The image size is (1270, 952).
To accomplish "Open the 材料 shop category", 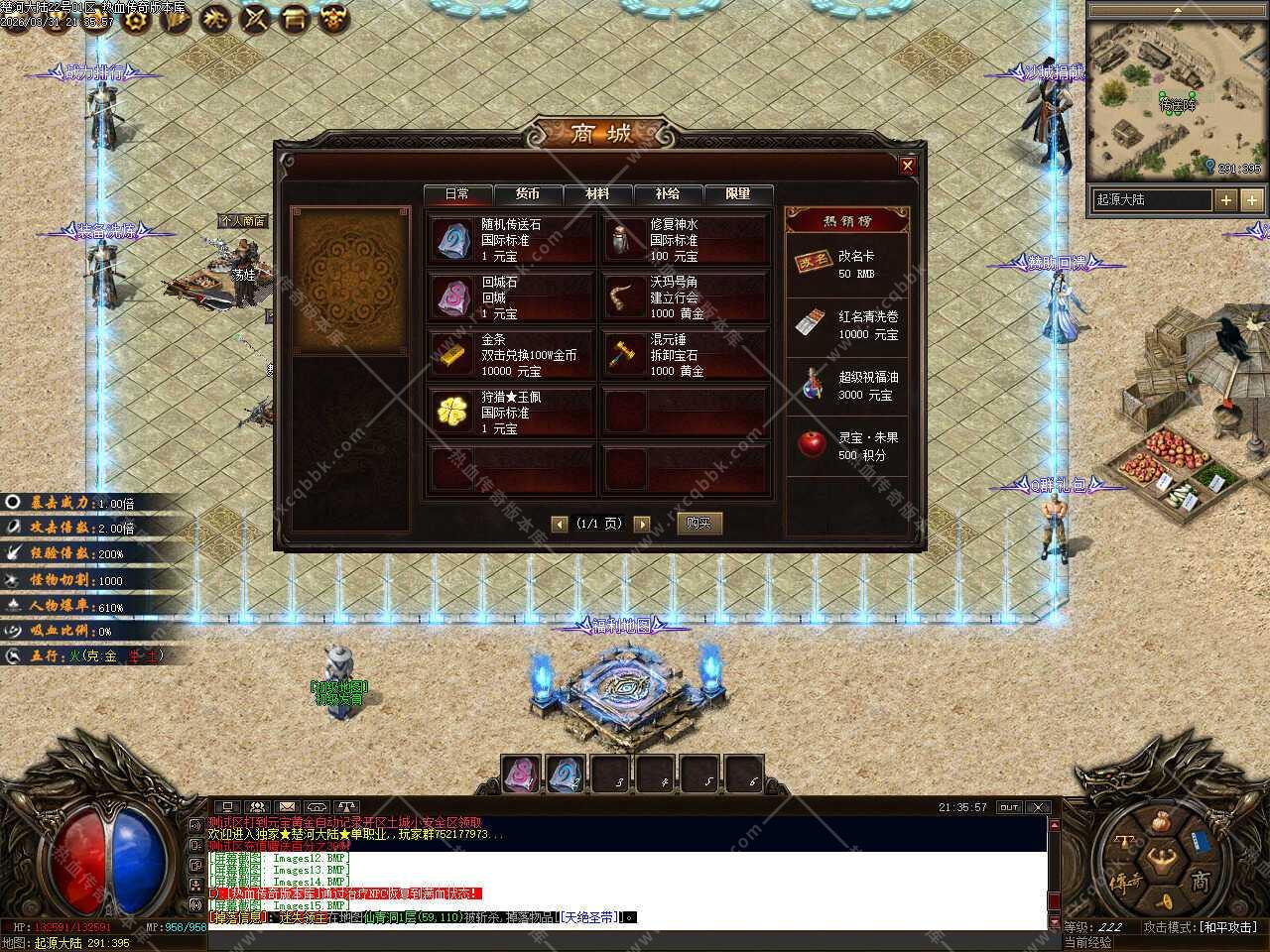I will click(x=597, y=194).
